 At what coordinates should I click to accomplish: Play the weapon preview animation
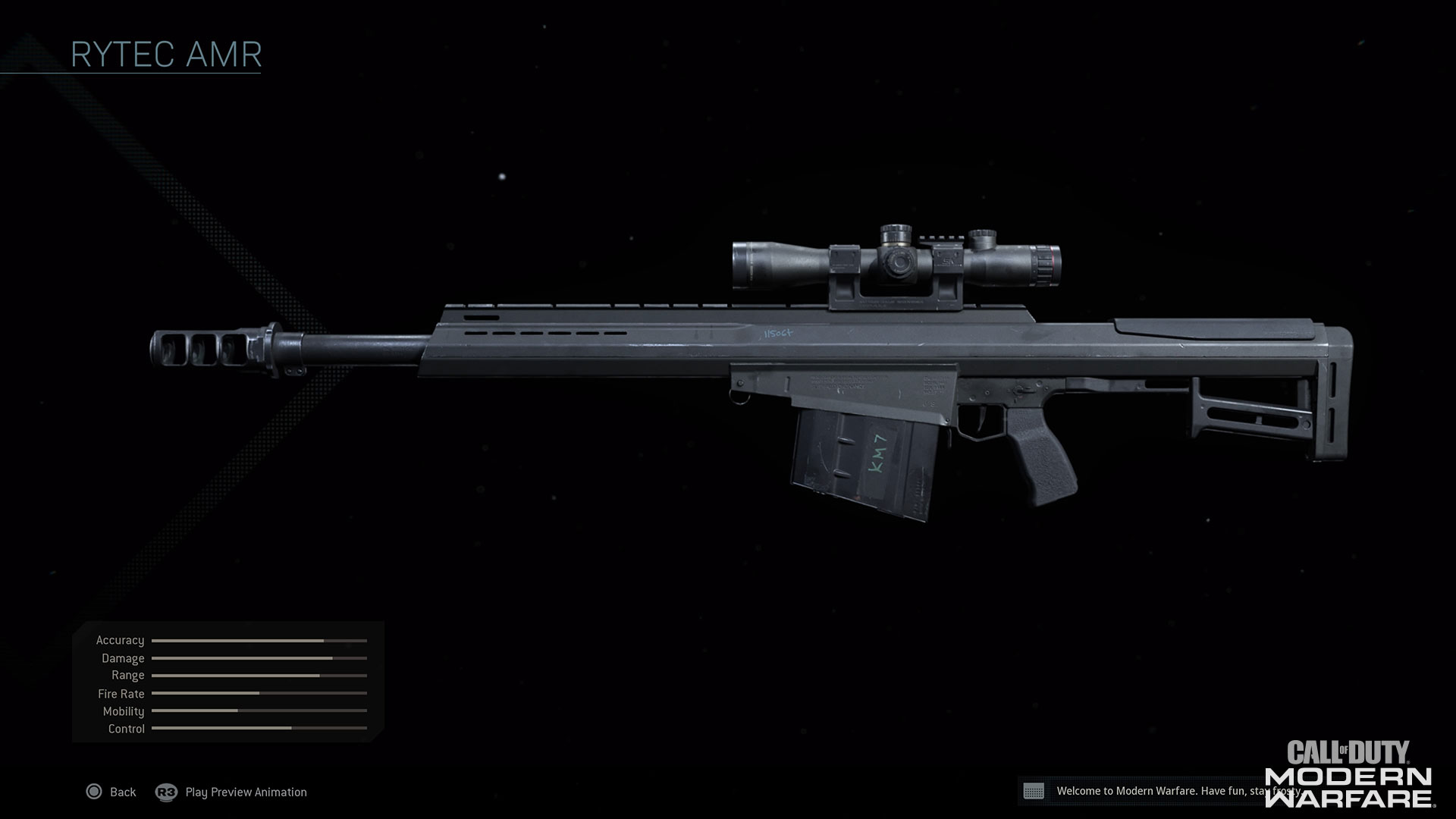pyautogui.click(x=231, y=792)
